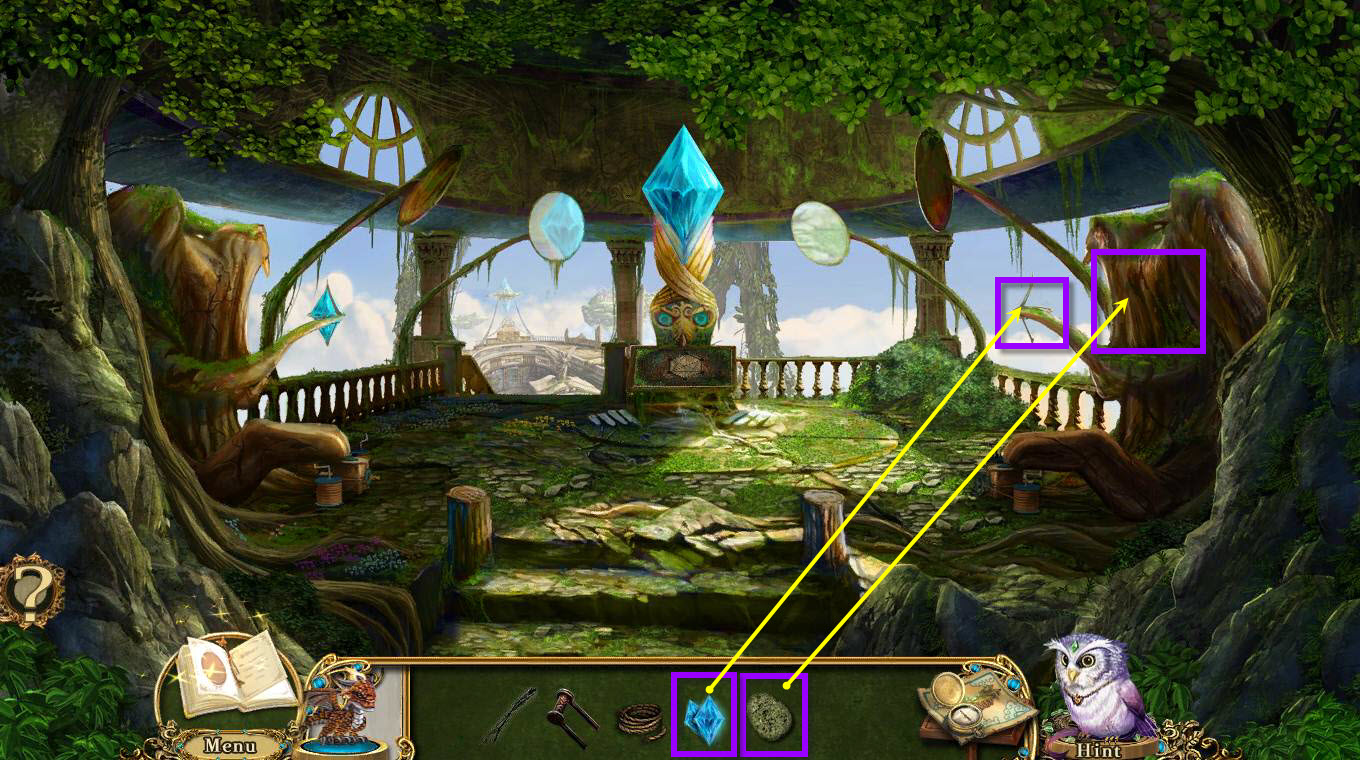
Task: Open the map with compass
Action: click(x=970, y=705)
